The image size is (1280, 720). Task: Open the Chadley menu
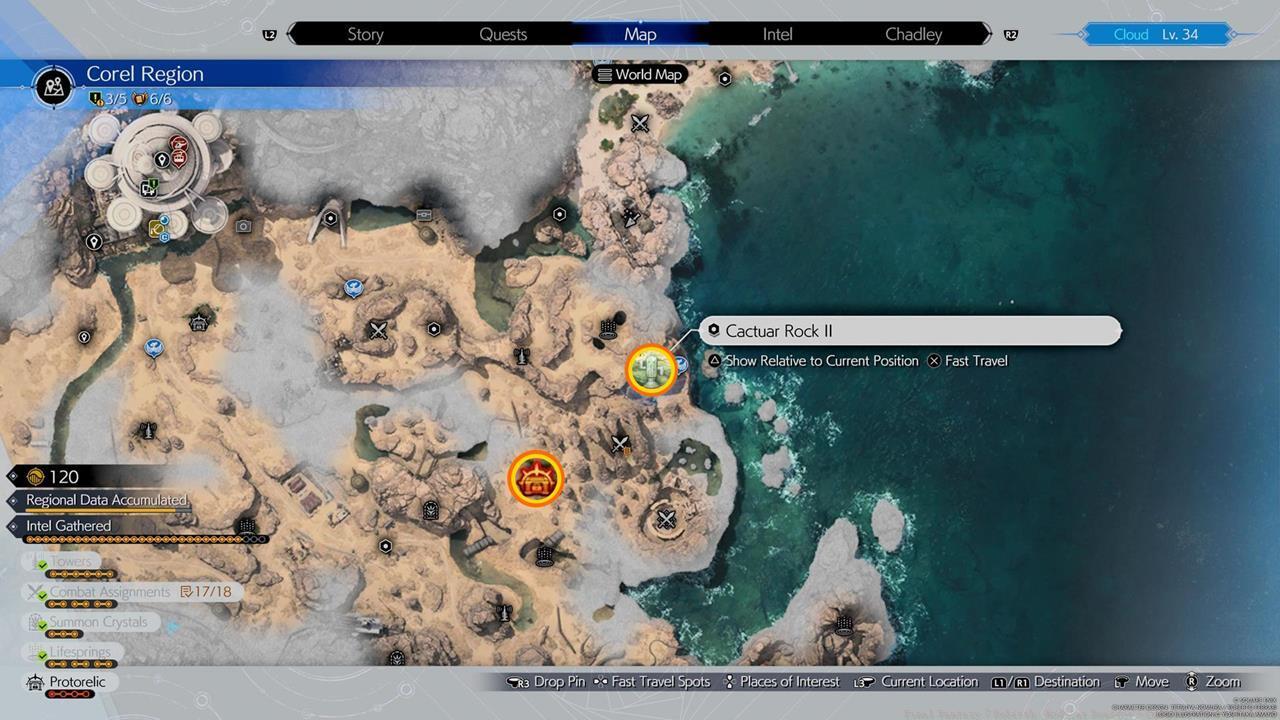point(911,33)
